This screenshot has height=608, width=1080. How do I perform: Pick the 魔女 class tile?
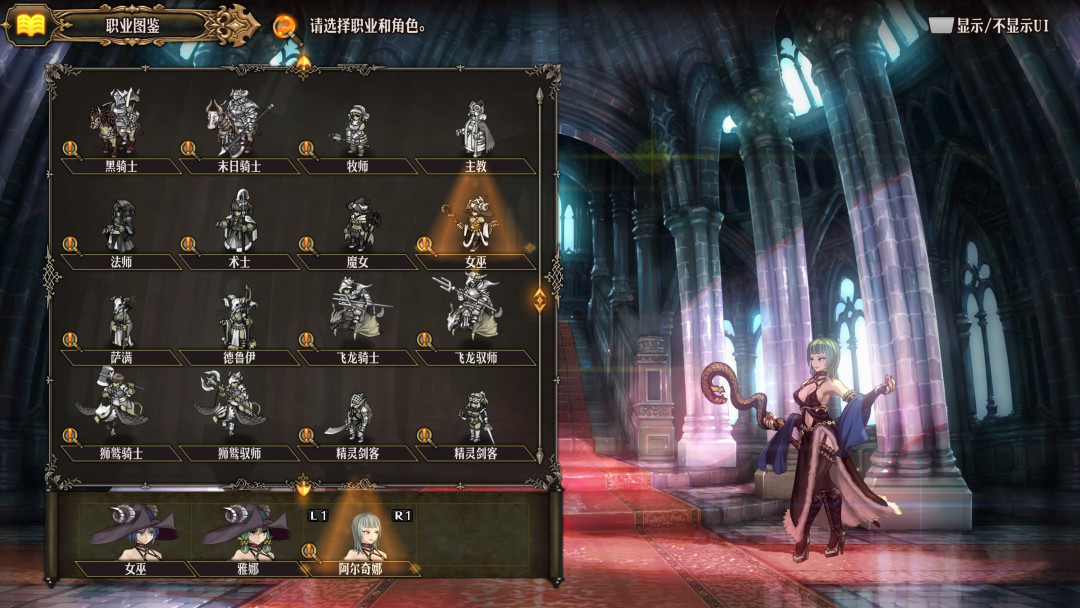[357, 226]
